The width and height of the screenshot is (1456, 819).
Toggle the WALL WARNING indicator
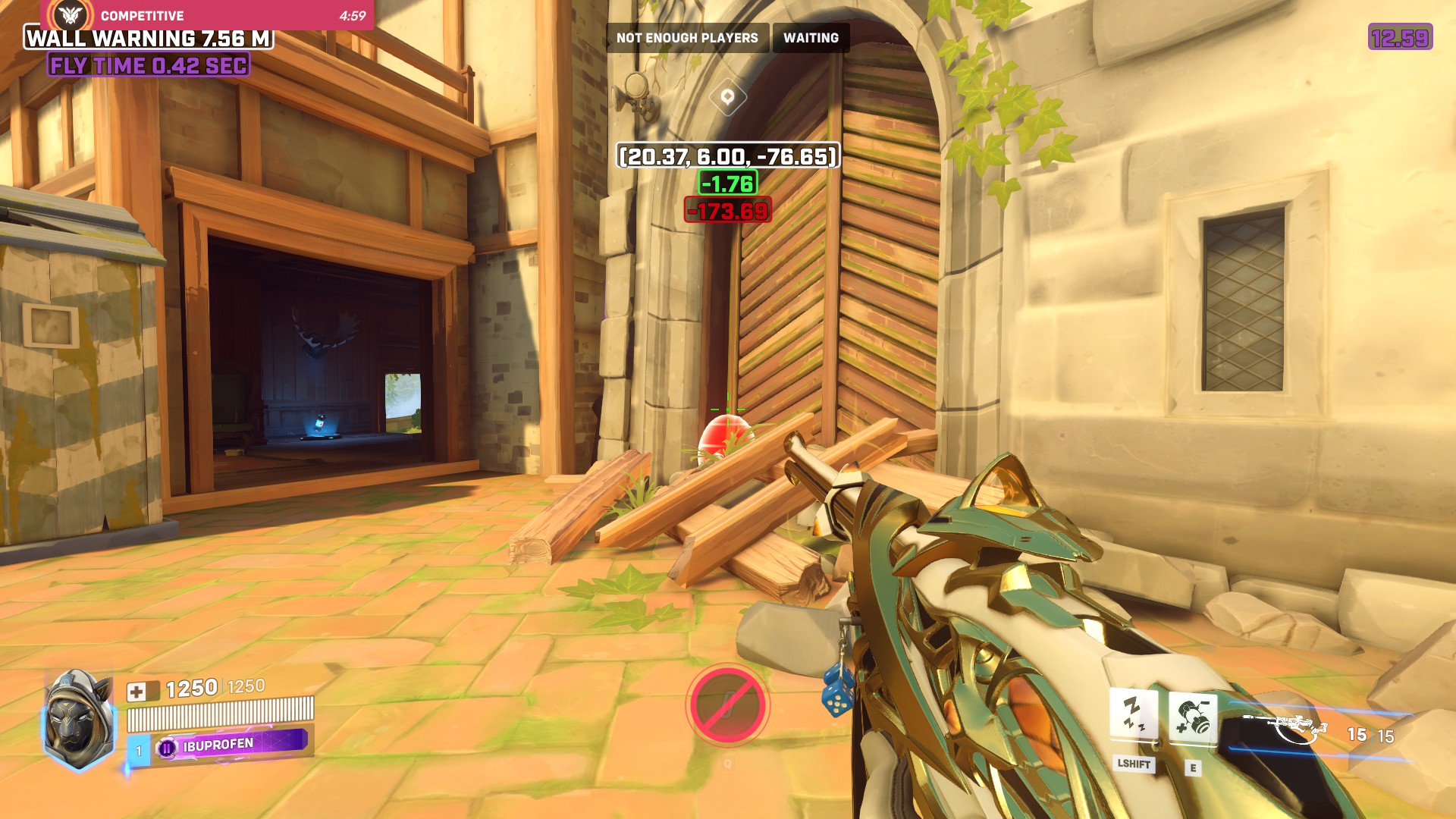pos(149,38)
